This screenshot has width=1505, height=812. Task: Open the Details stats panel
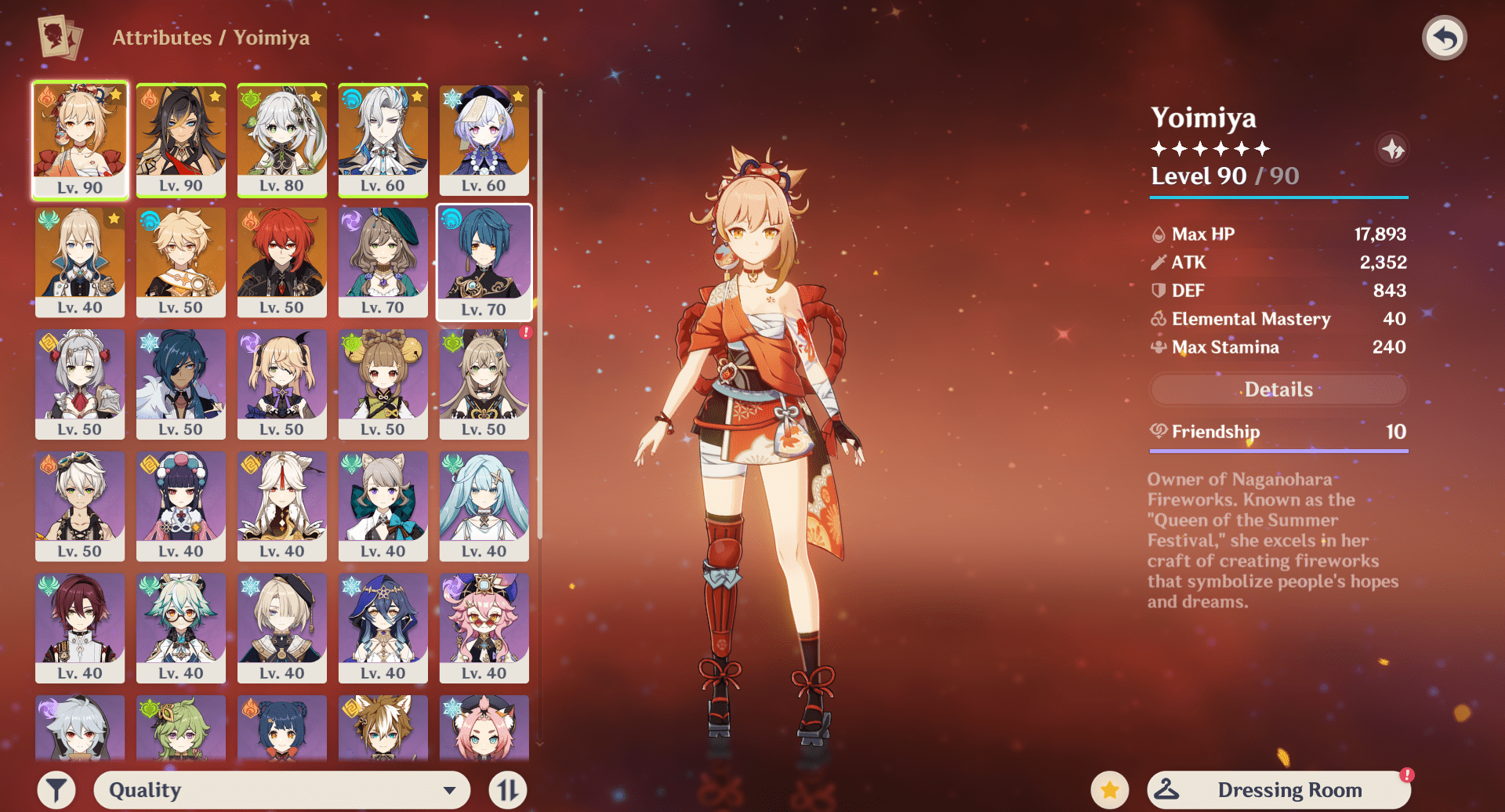pyautogui.click(x=1278, y=390)
